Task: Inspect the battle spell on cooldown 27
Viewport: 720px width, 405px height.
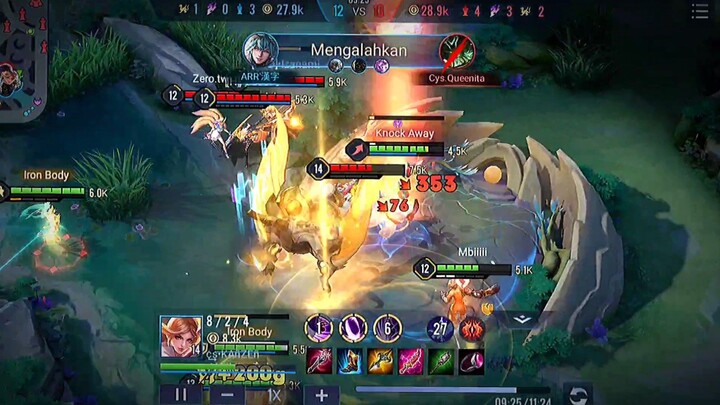Action: tap(440, 328)
